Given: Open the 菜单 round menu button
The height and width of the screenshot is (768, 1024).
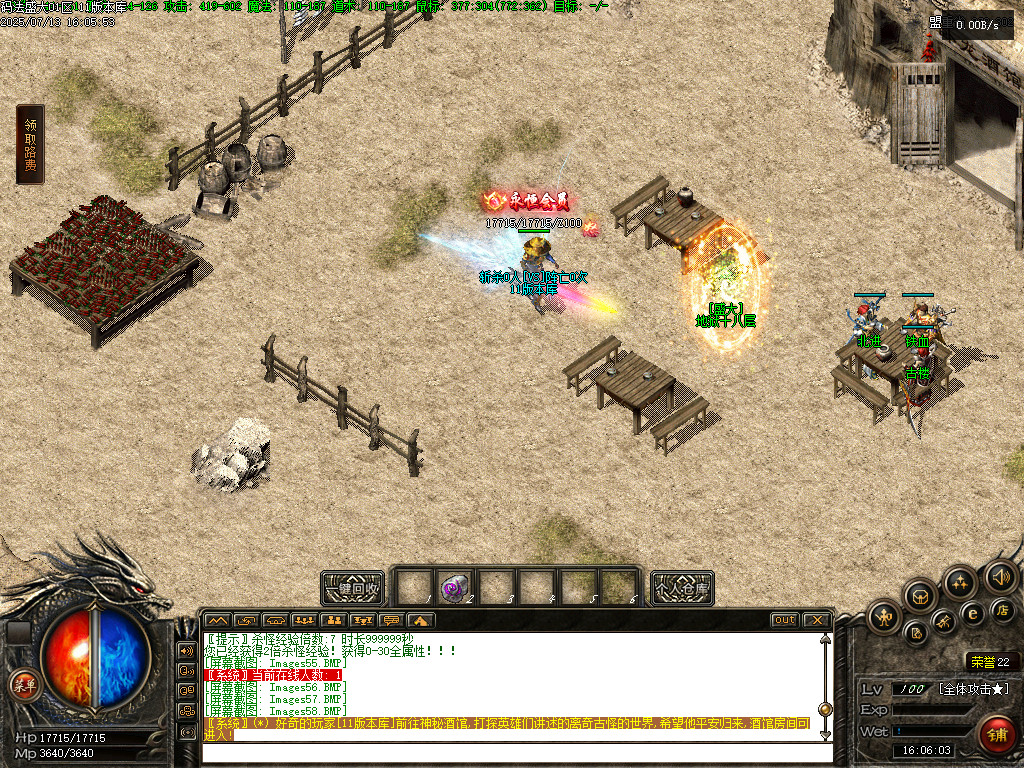Looking at the screenshot, I should click(22, 685).
